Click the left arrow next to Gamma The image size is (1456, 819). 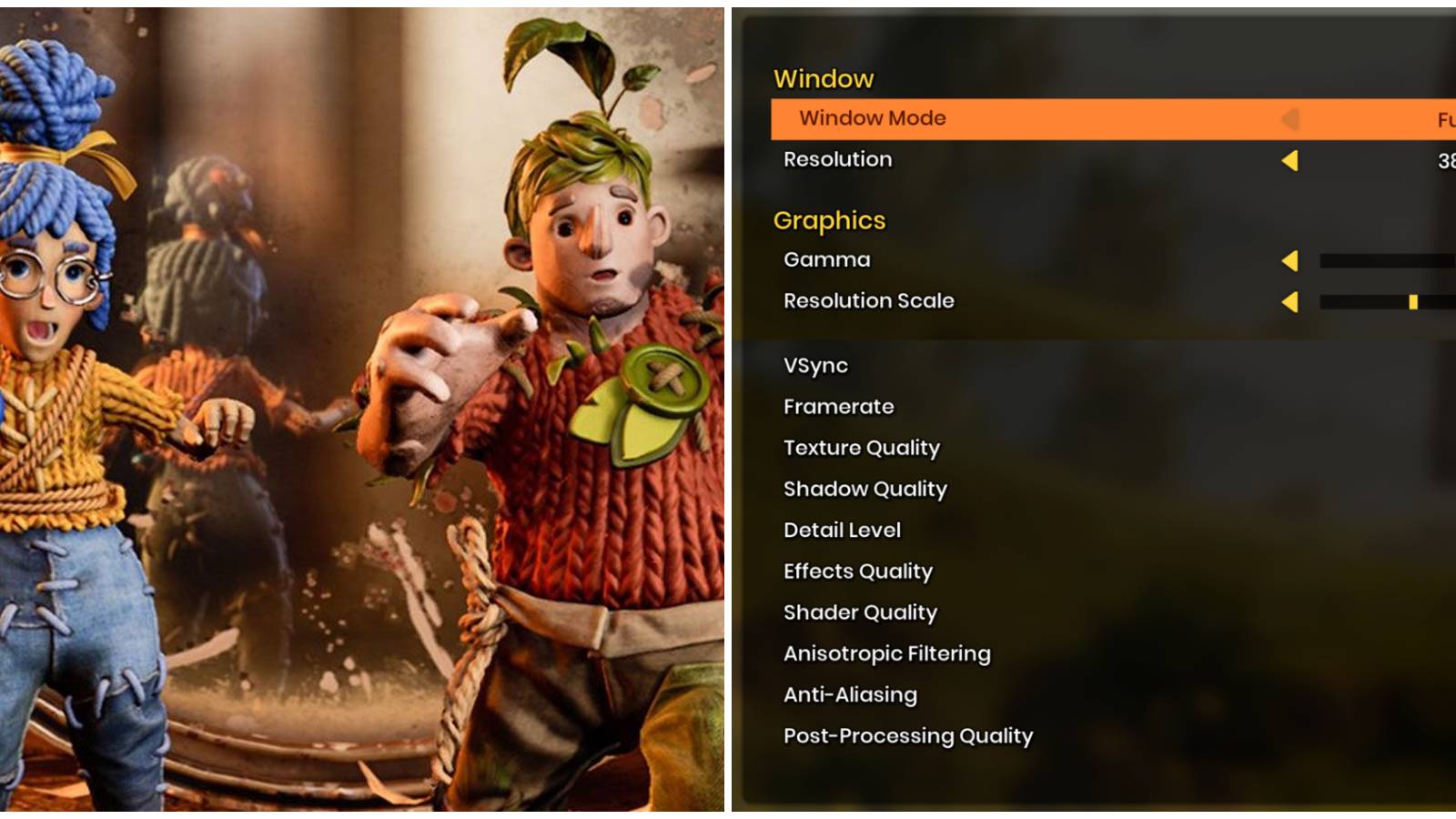pos(1293,261)
